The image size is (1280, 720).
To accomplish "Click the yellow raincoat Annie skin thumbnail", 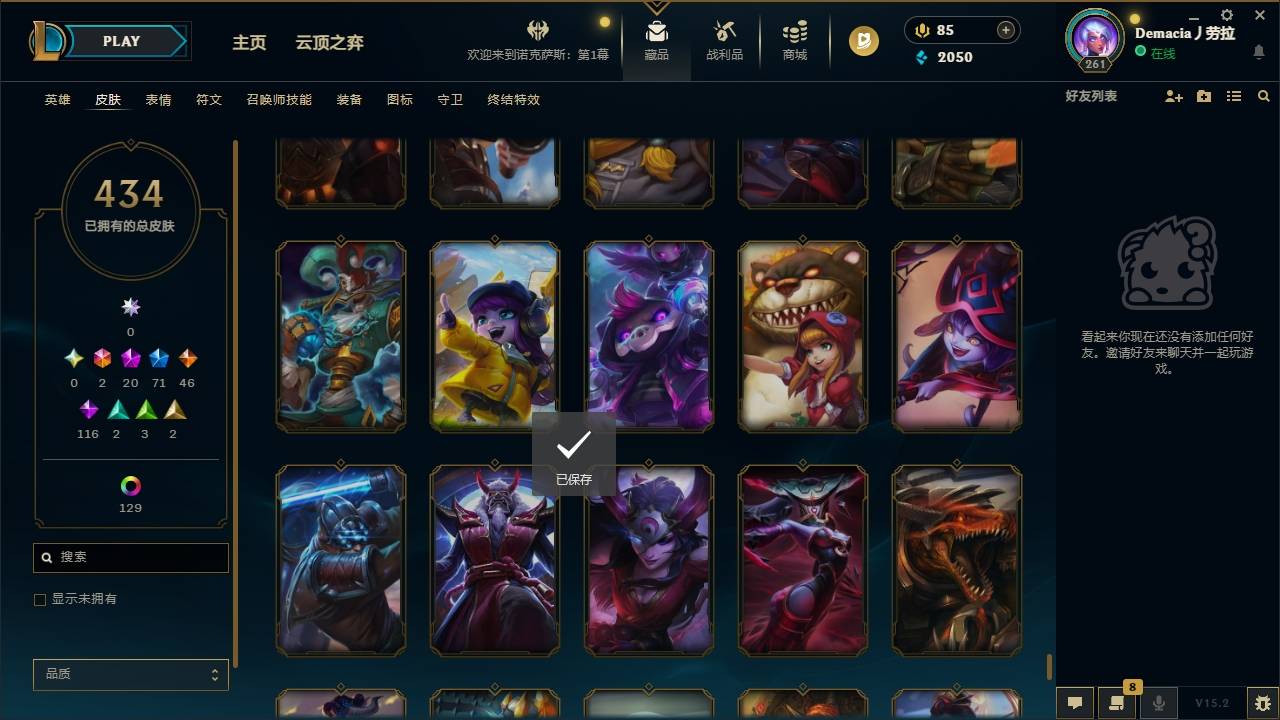I will pyautogui.click(x=493, y=336).
